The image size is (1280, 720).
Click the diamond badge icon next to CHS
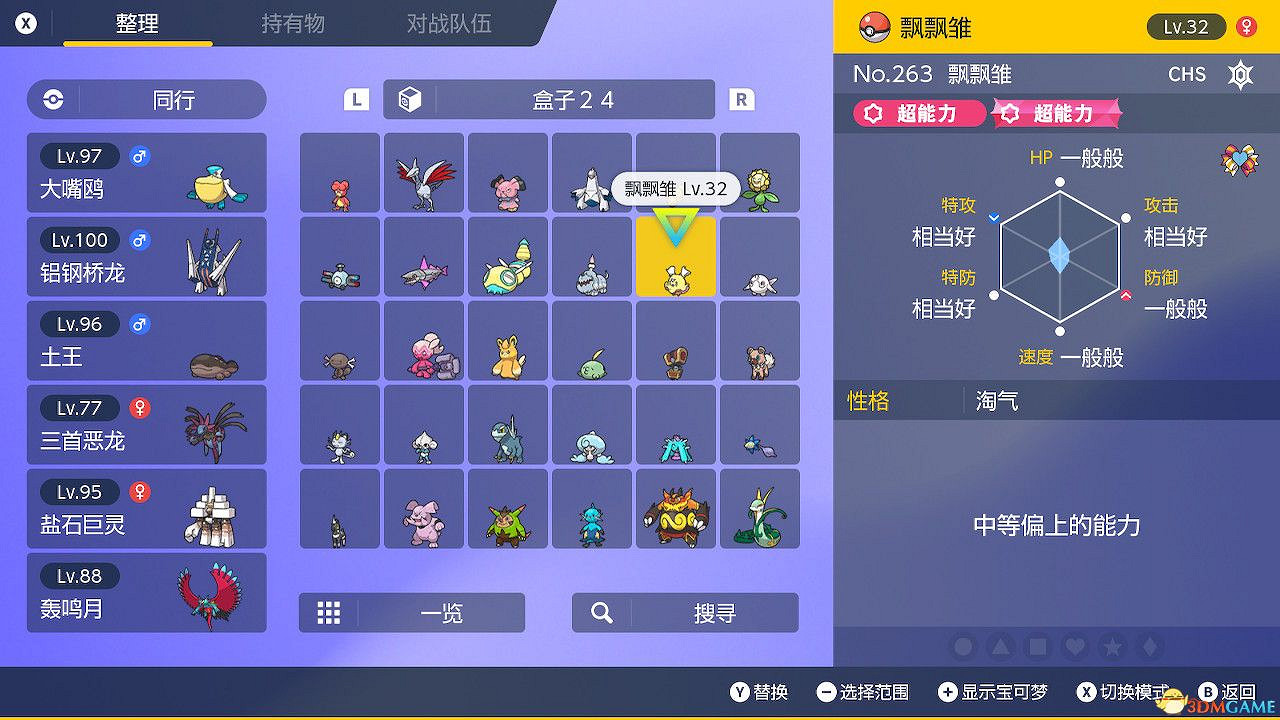pyautogui.click(x=1240, y=75)
